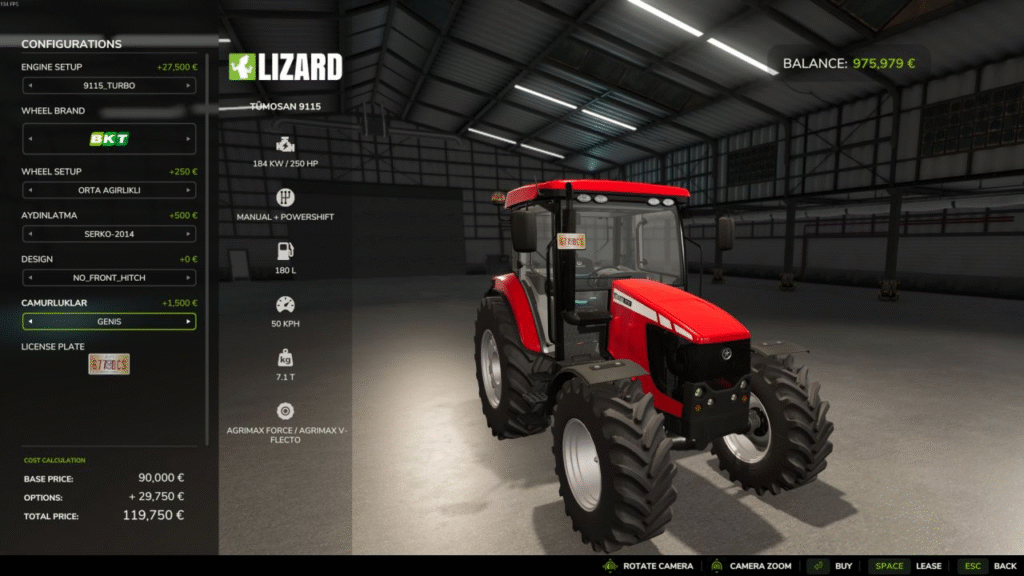
Task: Go to the previous engine setup option
Action: coord(29,86)
